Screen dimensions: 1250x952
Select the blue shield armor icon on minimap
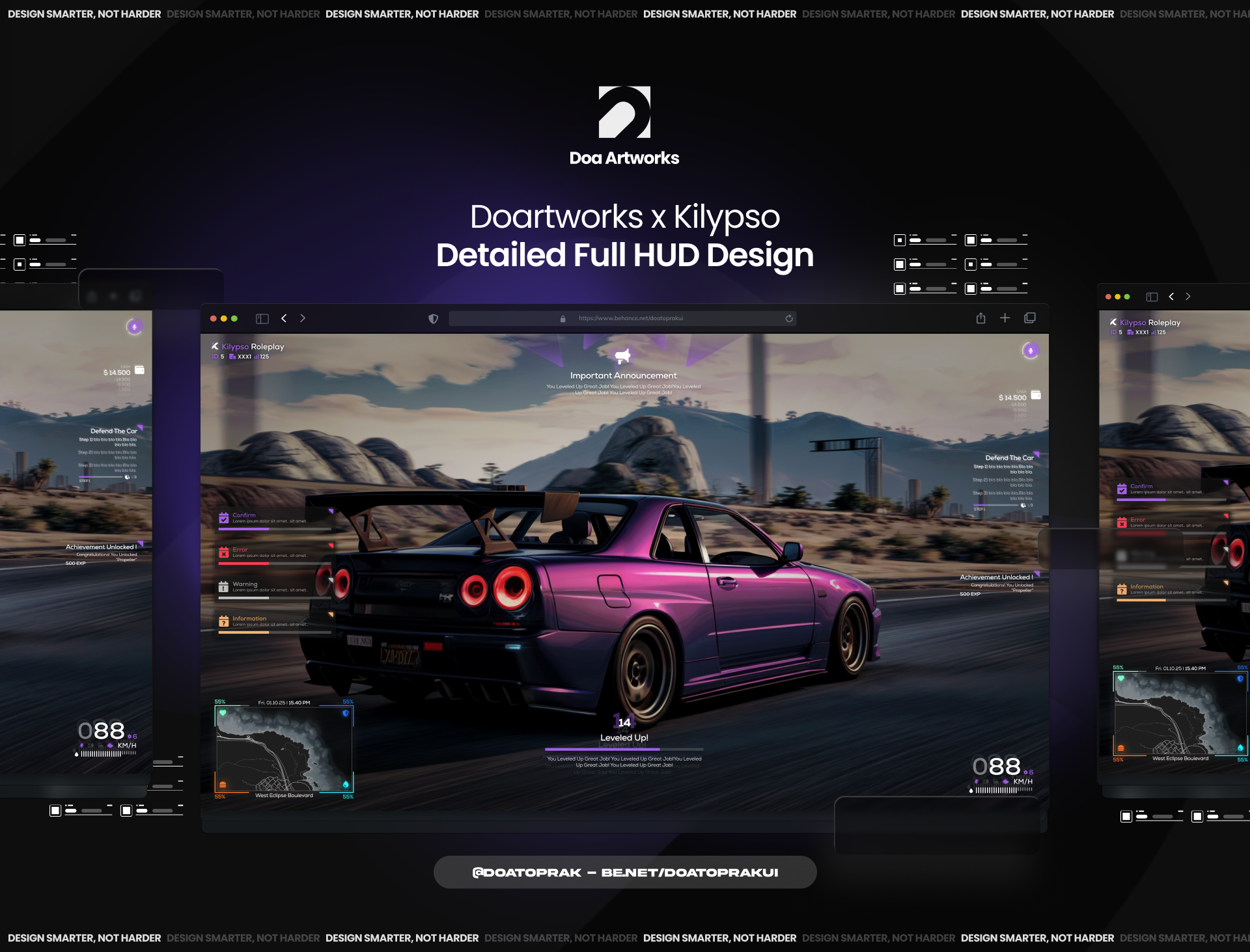346,713
